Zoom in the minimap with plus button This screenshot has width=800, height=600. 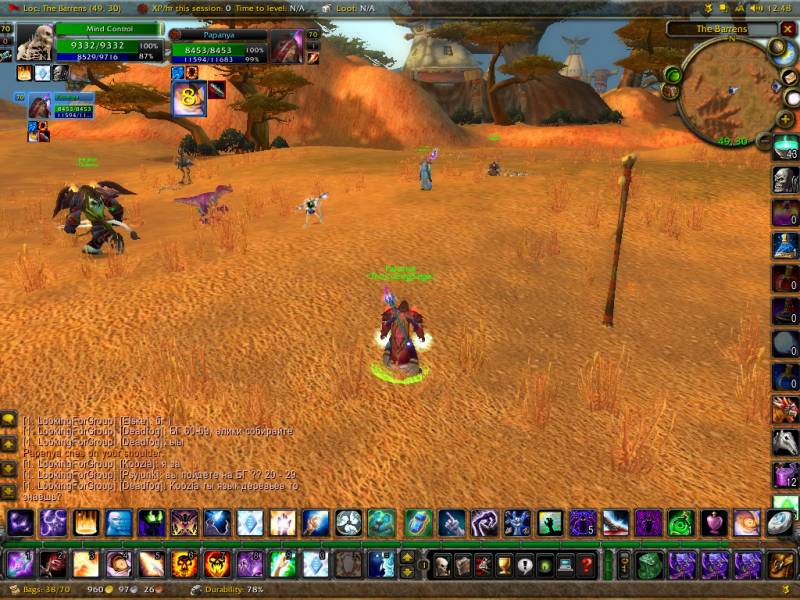(787, 119)
